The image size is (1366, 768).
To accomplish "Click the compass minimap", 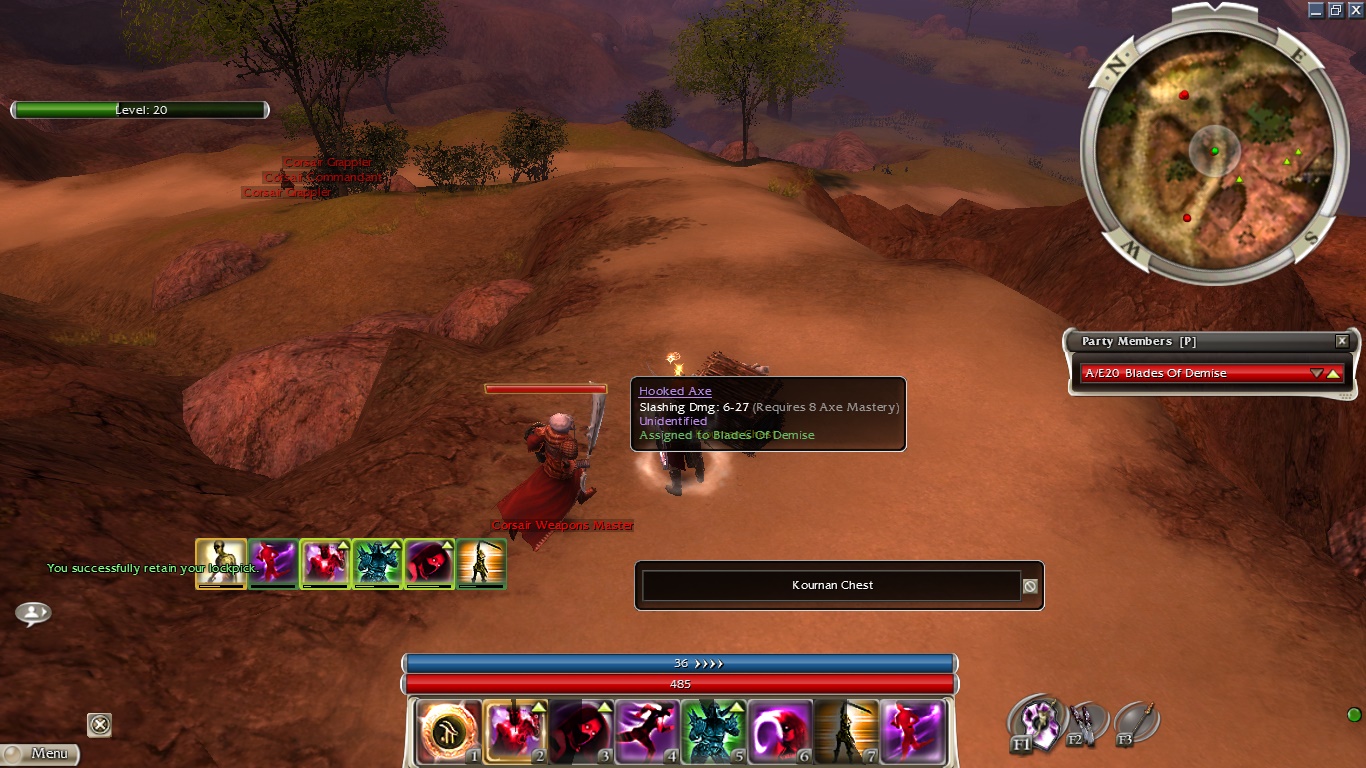I will point(1215,150).
